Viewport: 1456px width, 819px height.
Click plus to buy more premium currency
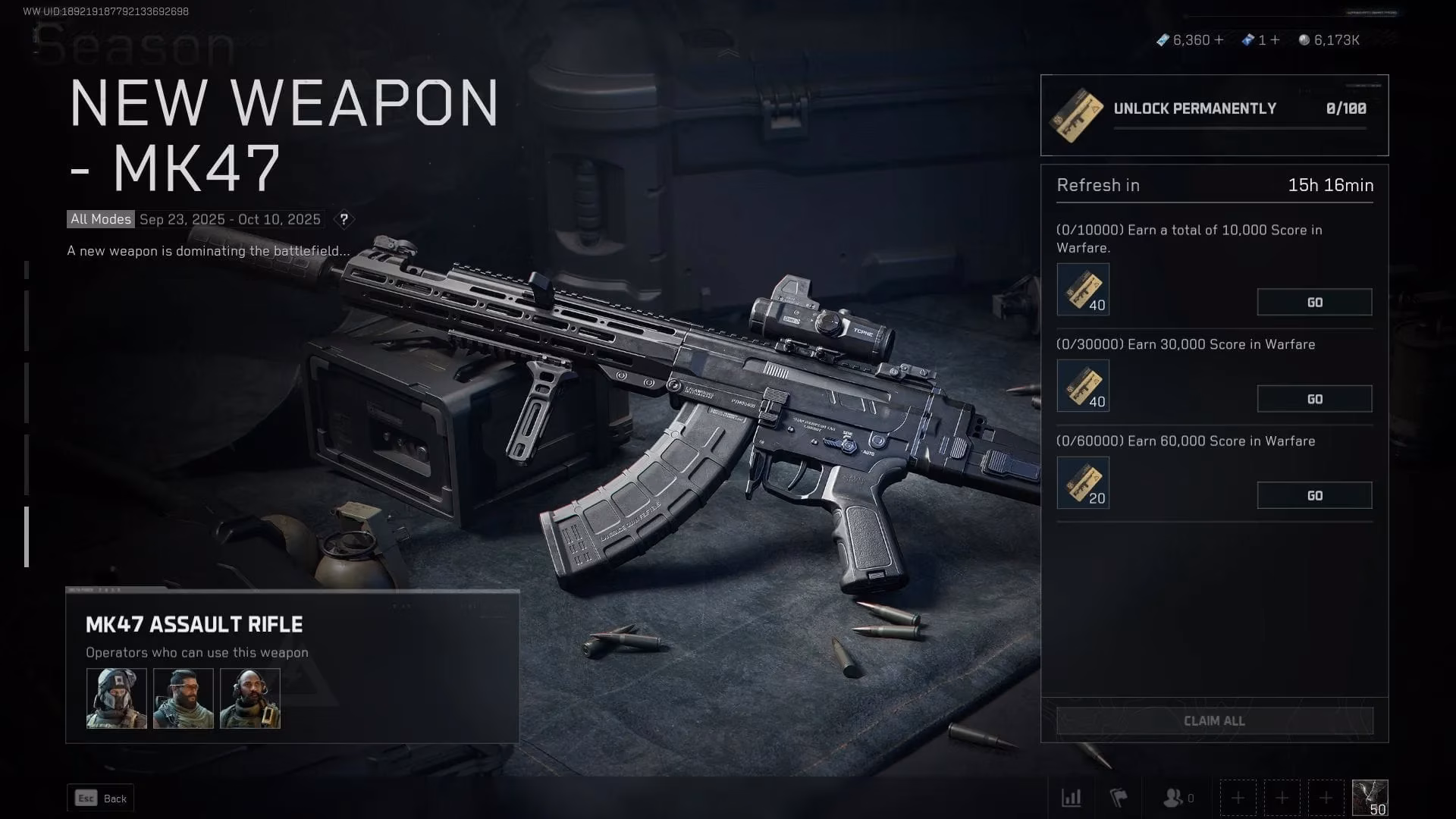click(x=1219, y=40)
